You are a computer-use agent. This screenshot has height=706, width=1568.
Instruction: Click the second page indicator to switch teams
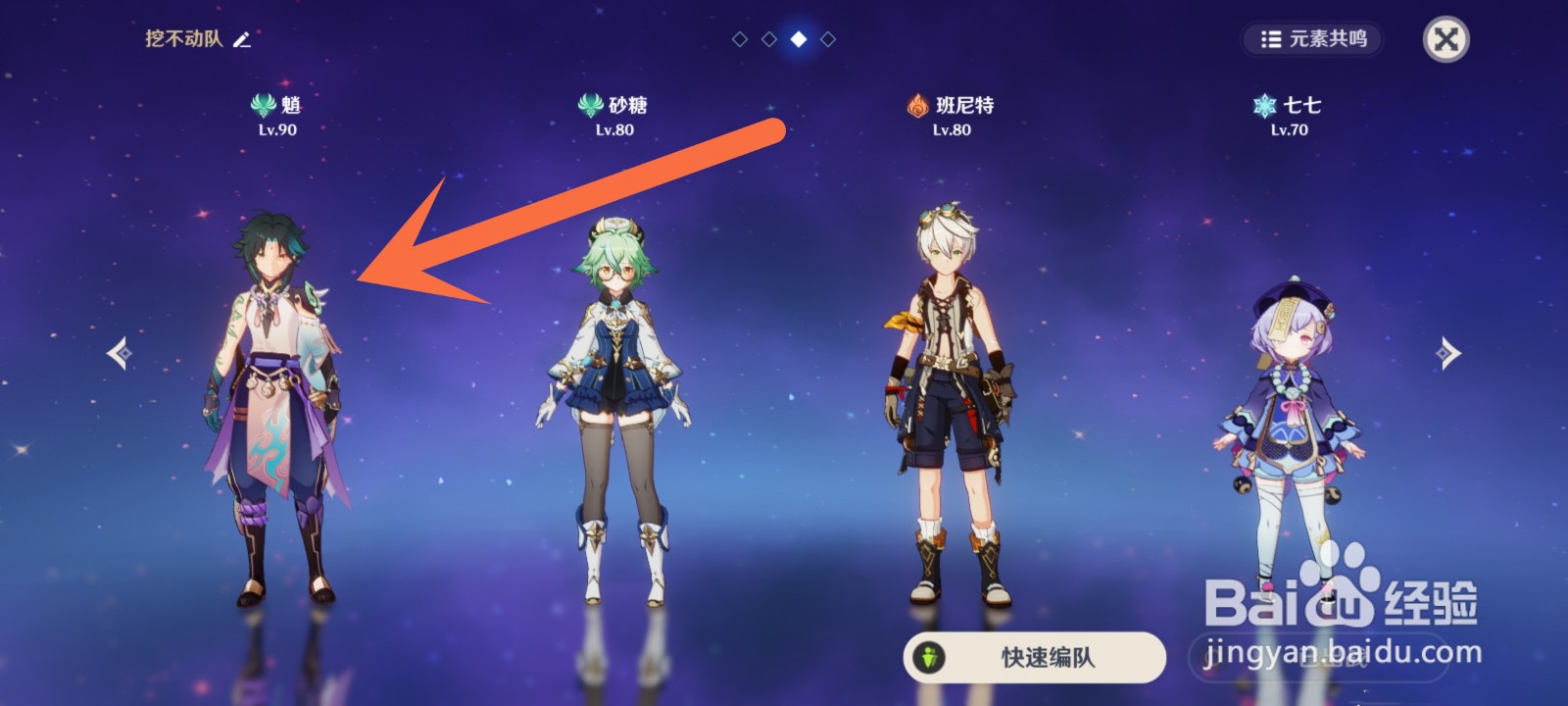(x=767, y=40)
